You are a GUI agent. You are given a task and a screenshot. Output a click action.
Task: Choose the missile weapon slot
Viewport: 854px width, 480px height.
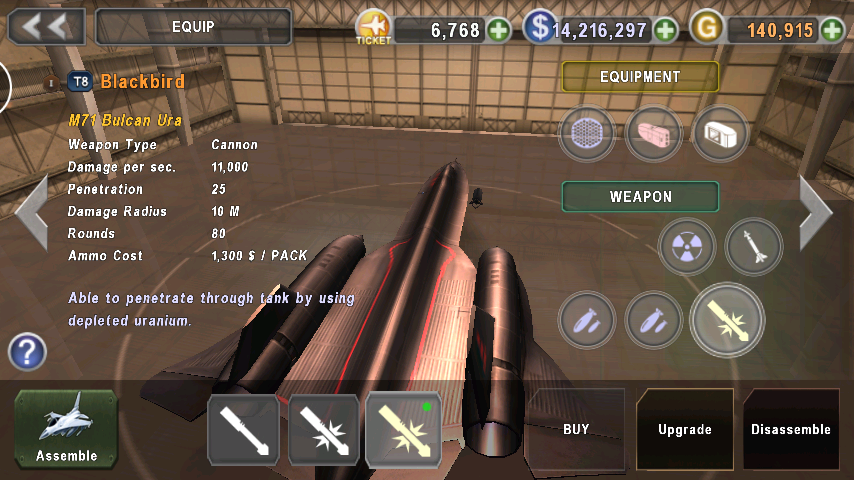754,246
